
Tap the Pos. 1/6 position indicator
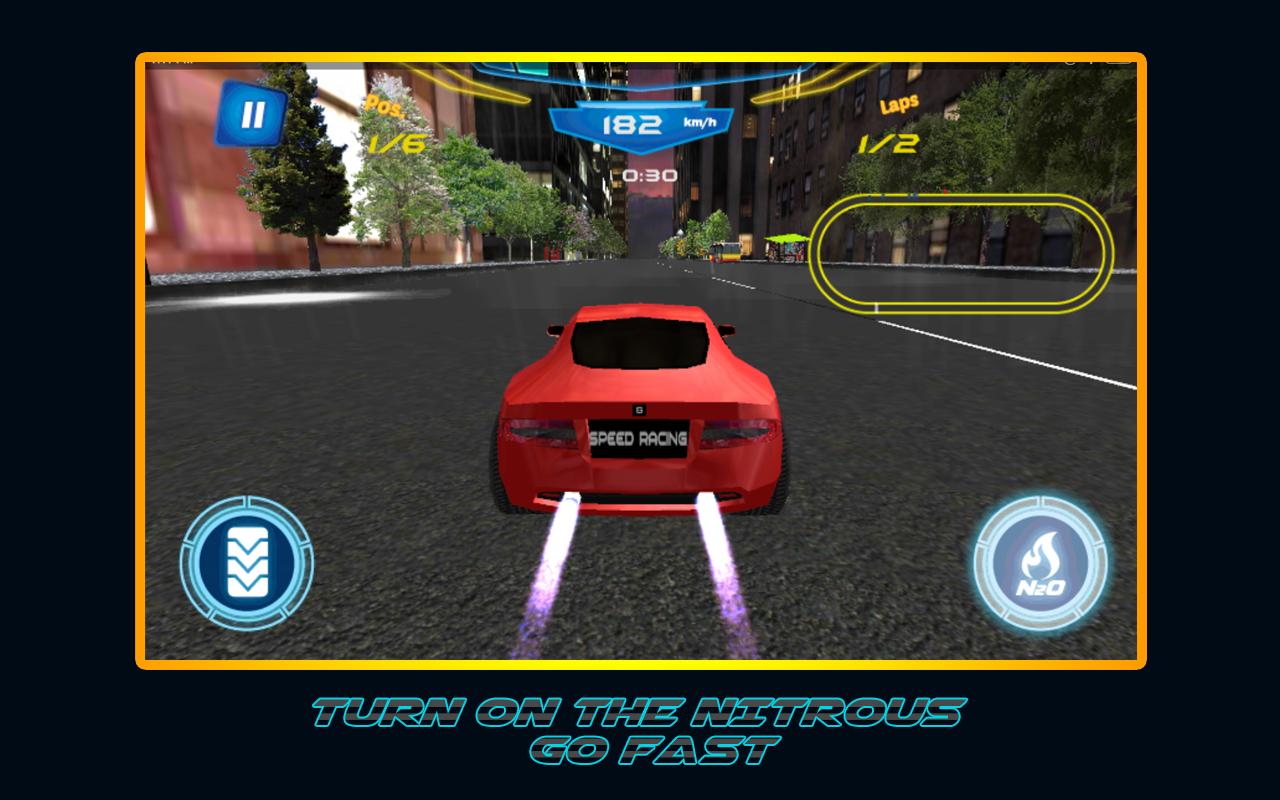[390, 125]
